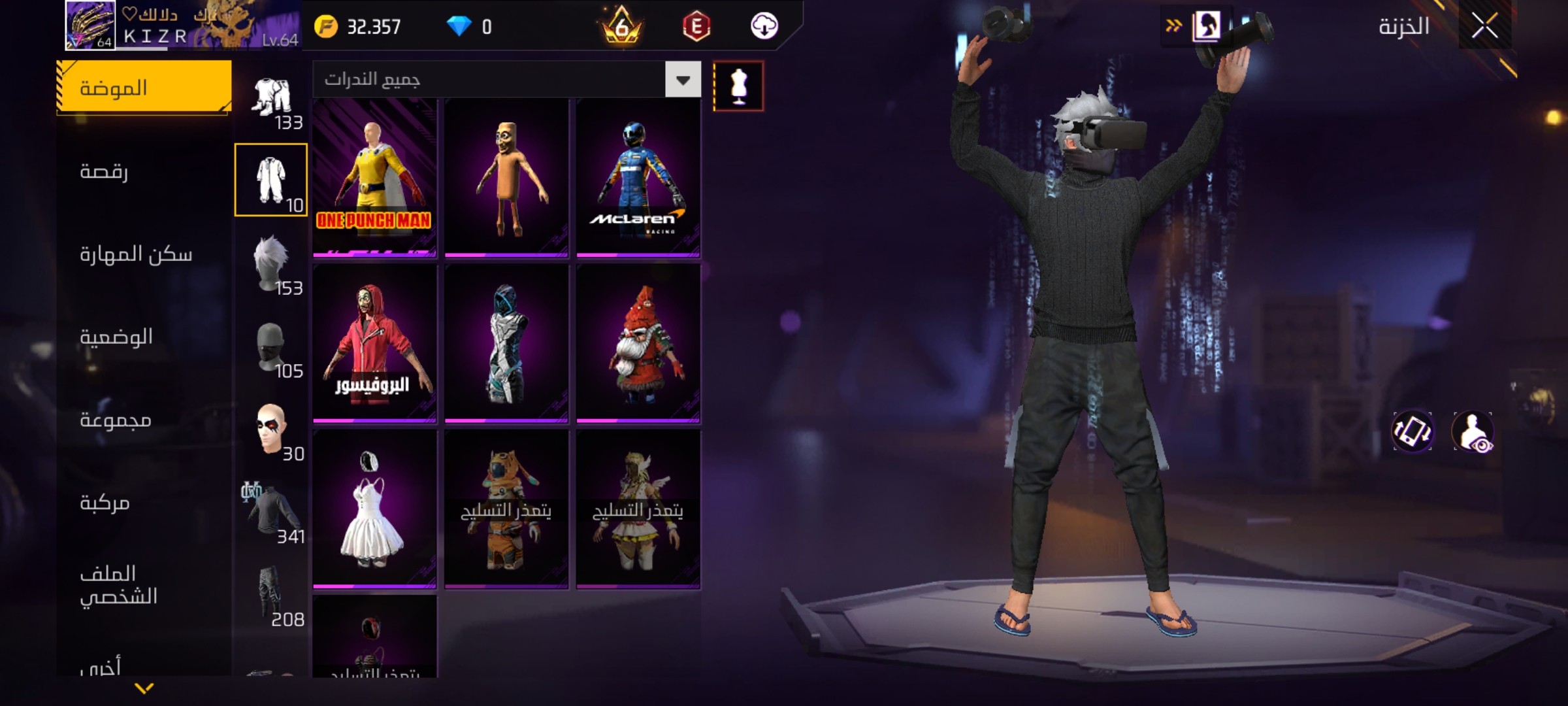The height and width of the screenshot is (706, 1568).
Task: Open the face mask category with 105 items
Action: (x=271, y=346)
